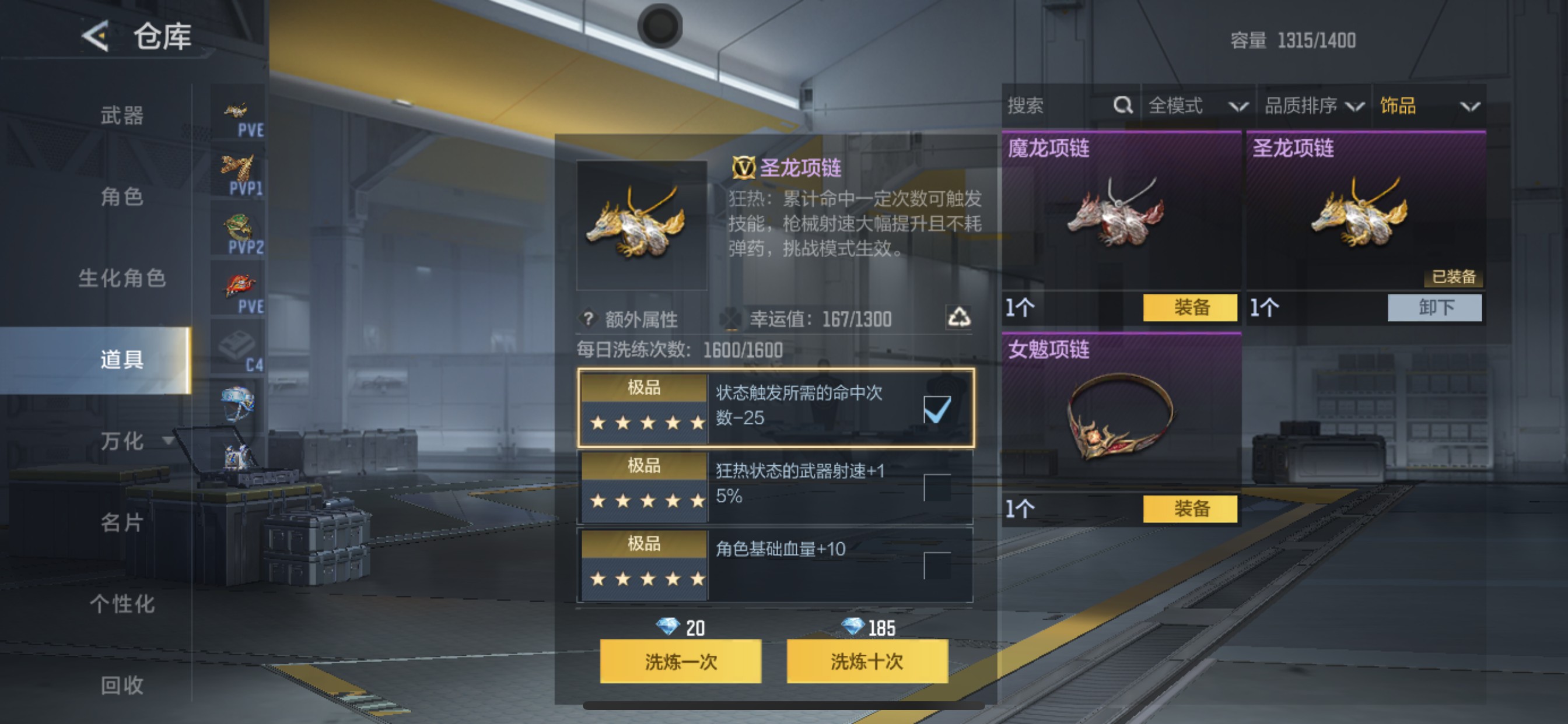
Task: Open the 回收 section in sidebar
Action: pos(122,686)
